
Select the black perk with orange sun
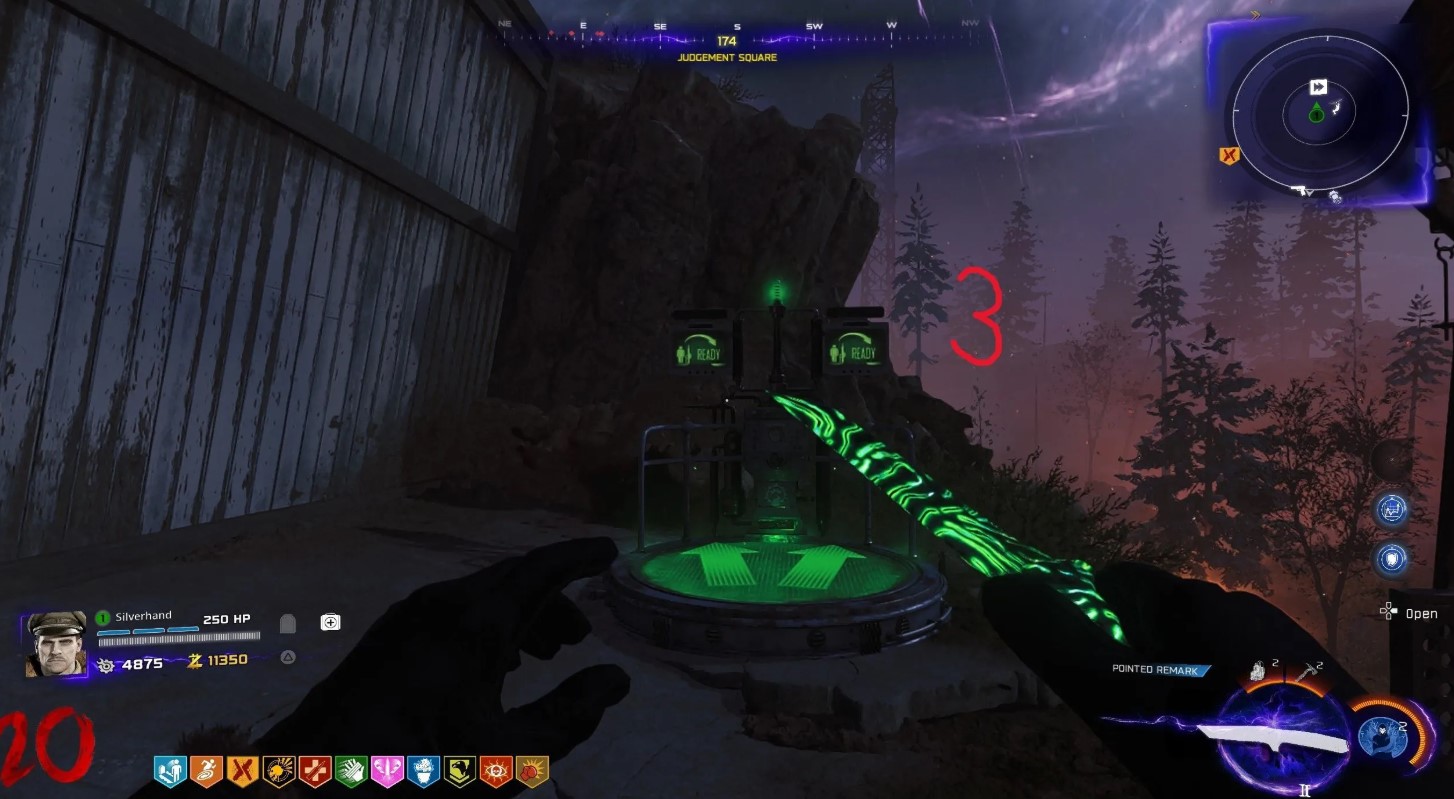pyautogui.click(x=279, y=770)
